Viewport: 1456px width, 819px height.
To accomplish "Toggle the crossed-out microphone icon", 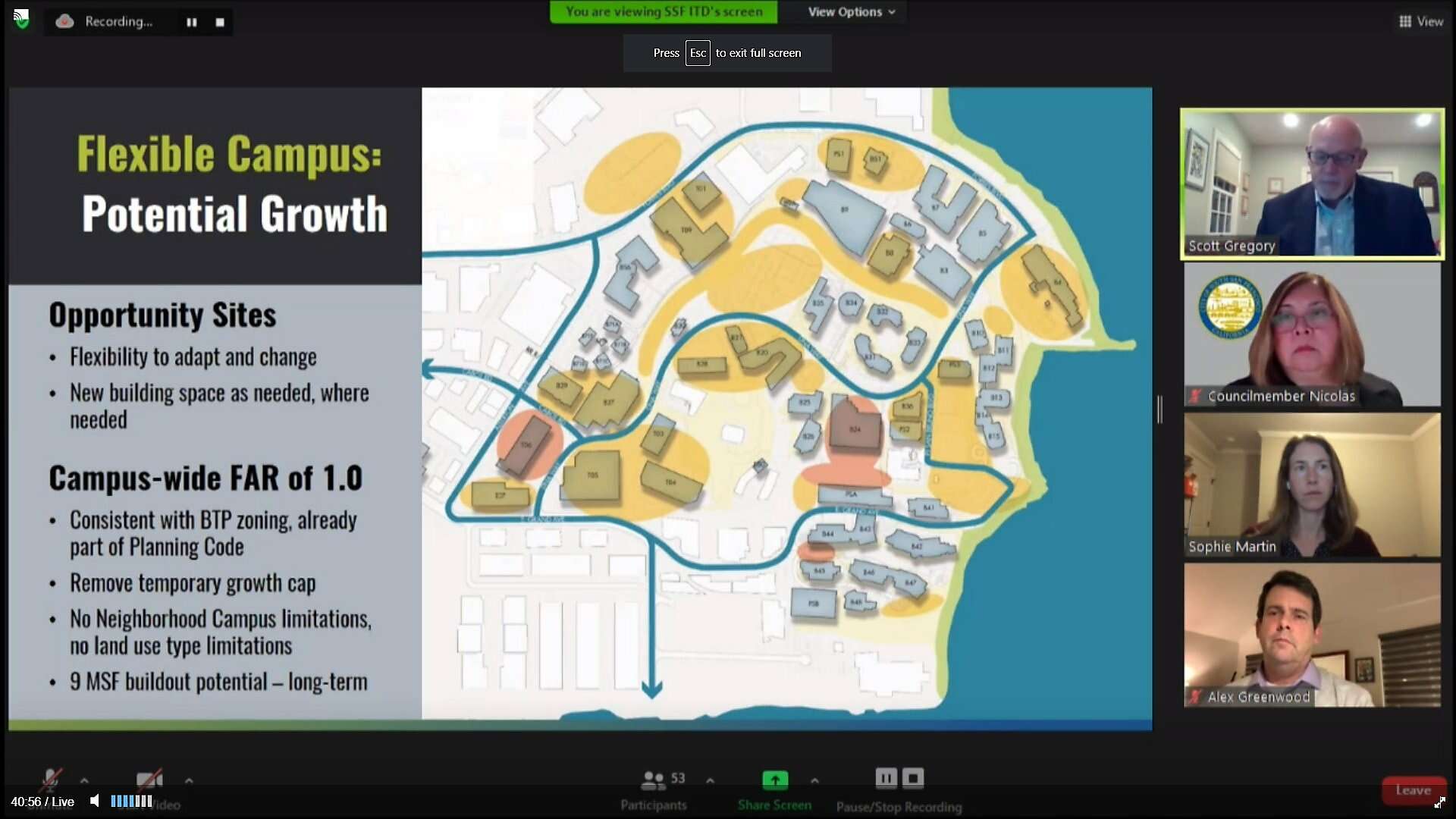I will pos(51,780).
